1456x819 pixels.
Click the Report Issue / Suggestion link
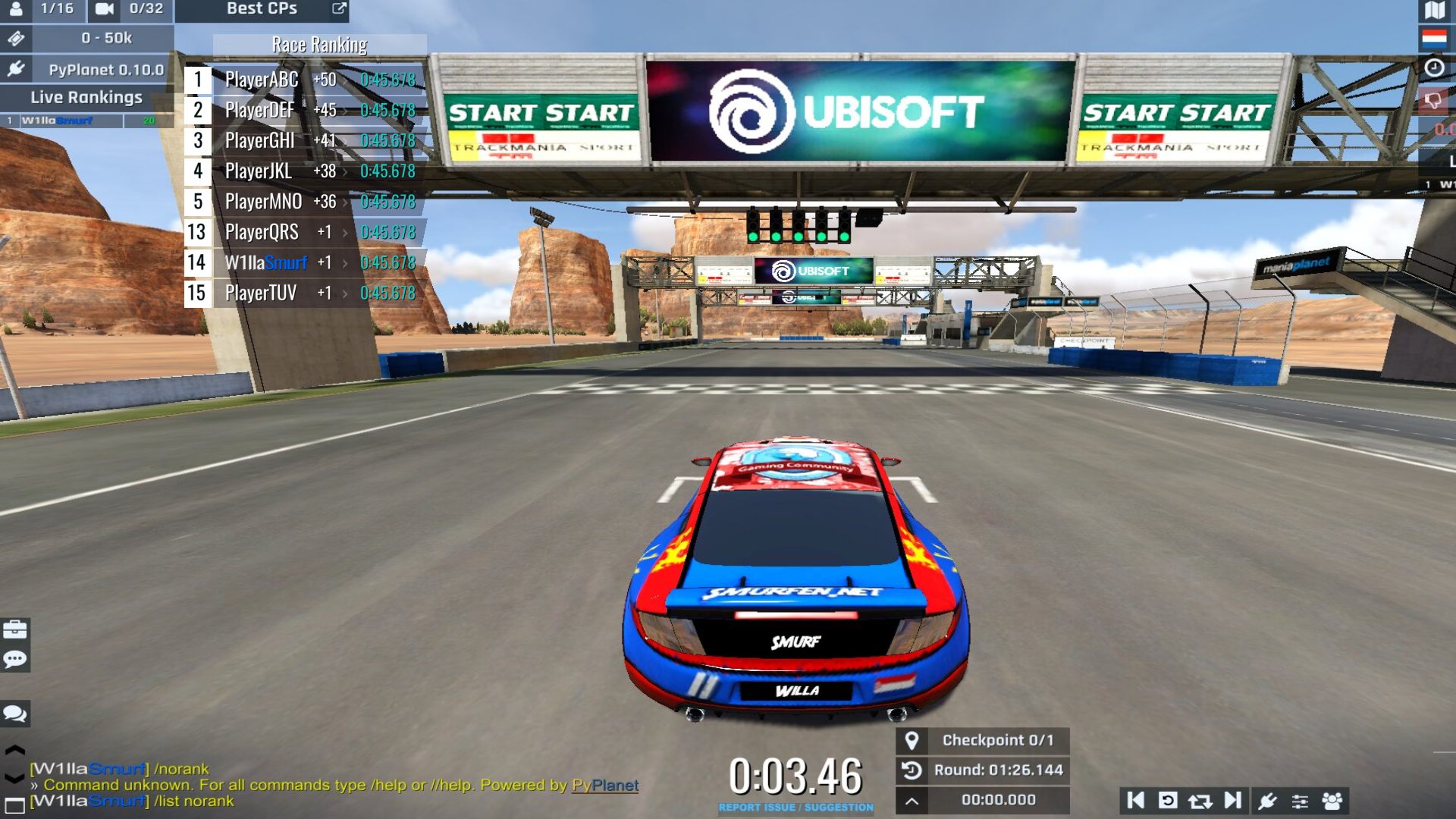coord(795,808)
